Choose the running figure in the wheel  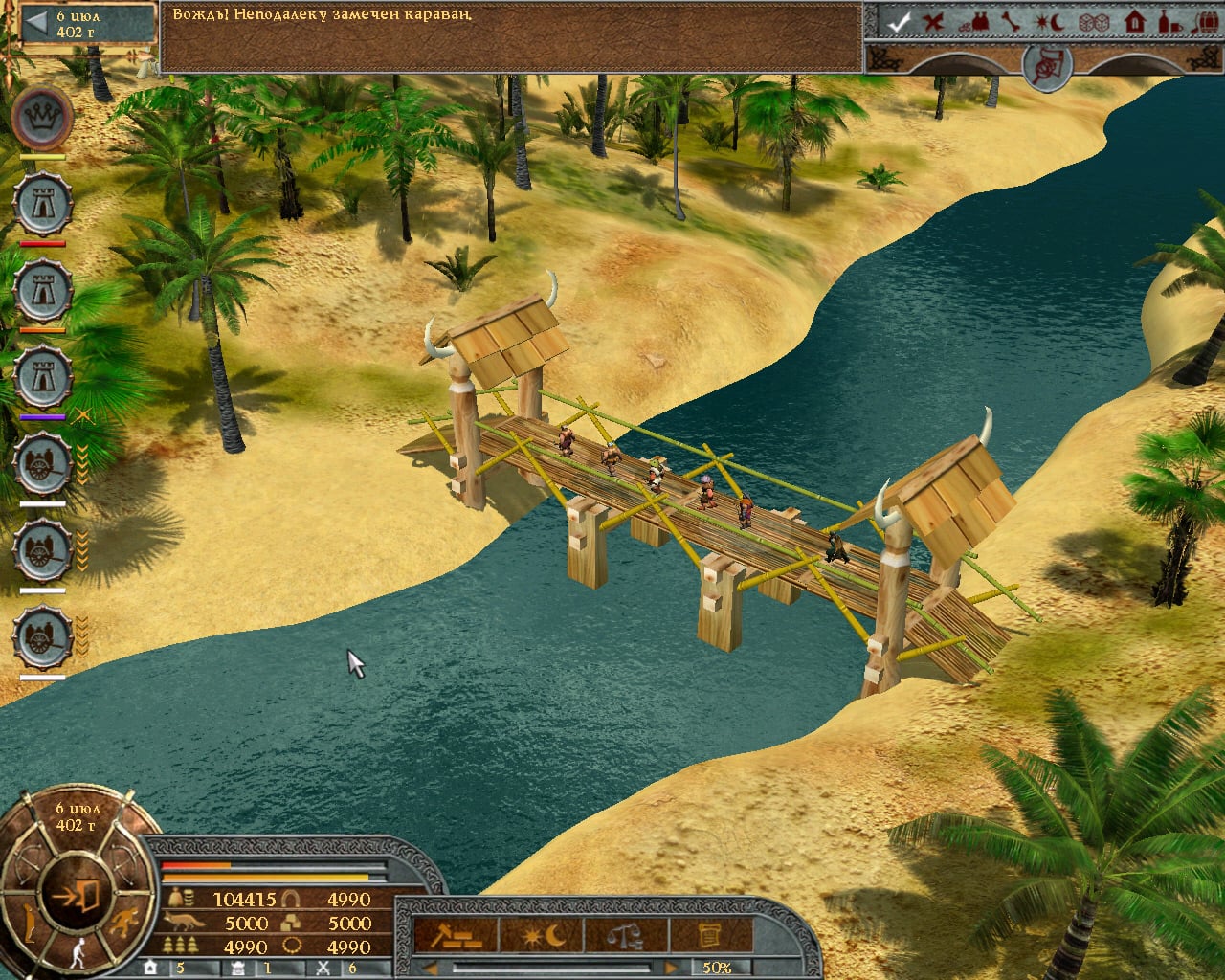122,924
